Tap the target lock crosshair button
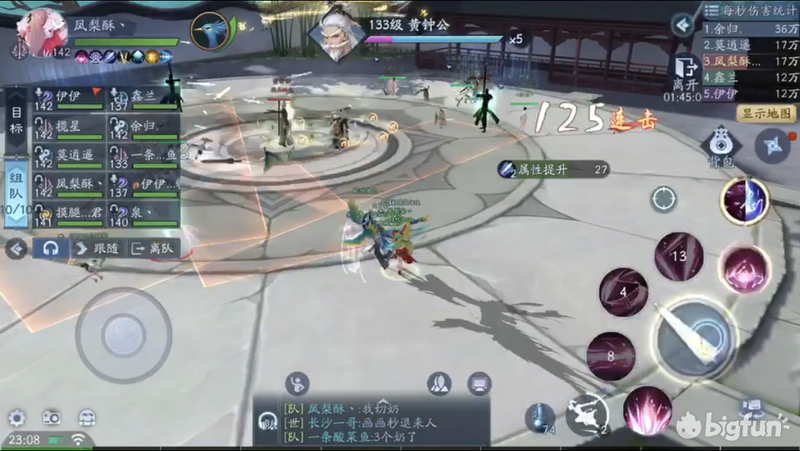The height and width of the screenshot is (451, 800). [x=664, y=199]
